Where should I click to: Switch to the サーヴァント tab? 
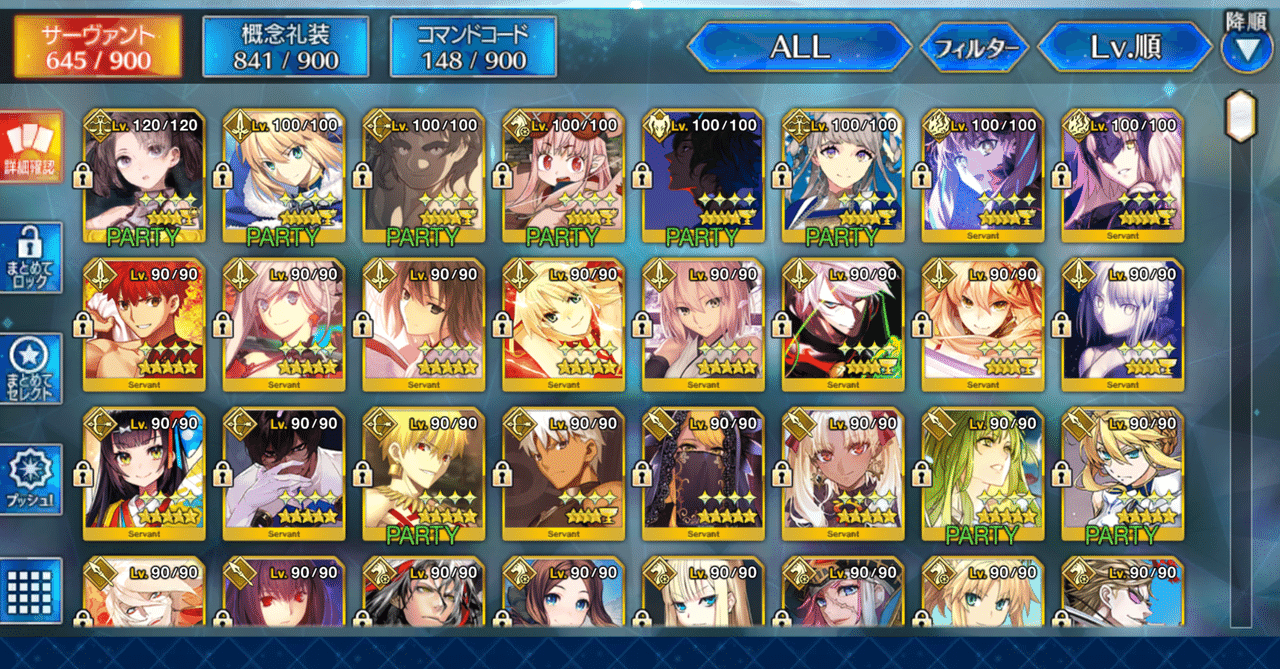(x=97, y=47)
